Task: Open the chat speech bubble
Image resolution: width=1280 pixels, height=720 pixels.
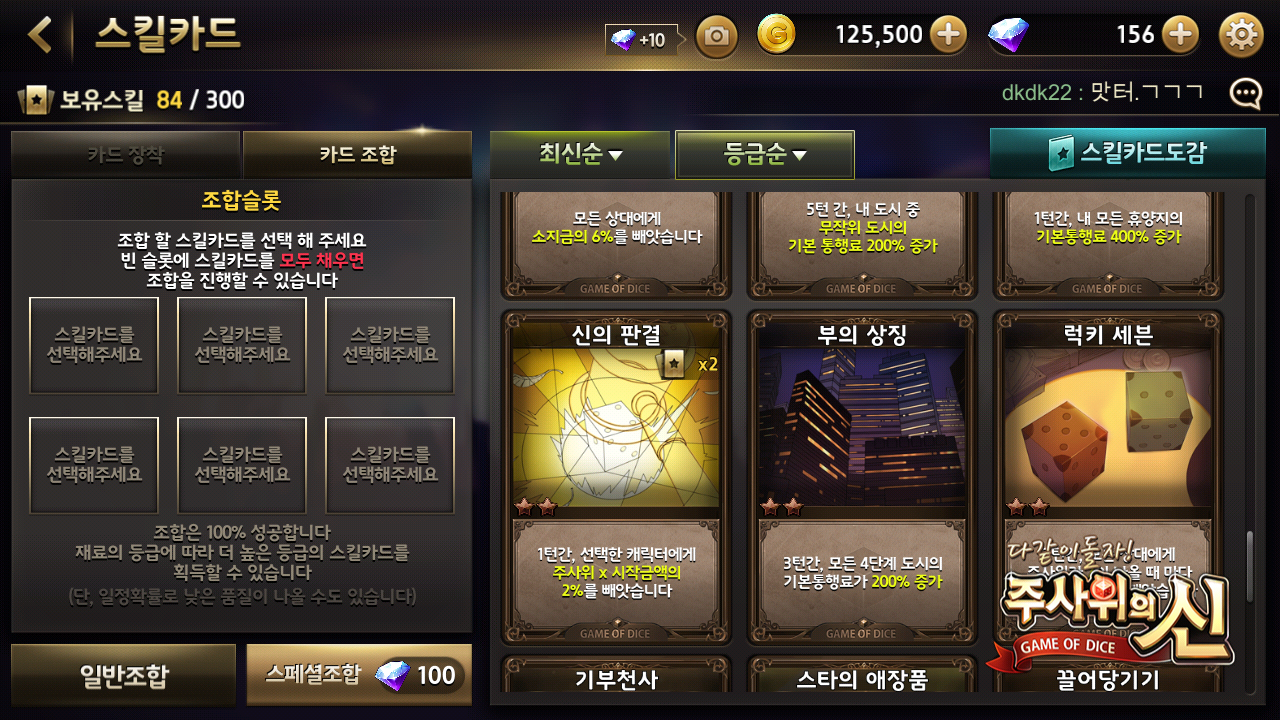Action: pyautogui.click(x=1245, y=94)
